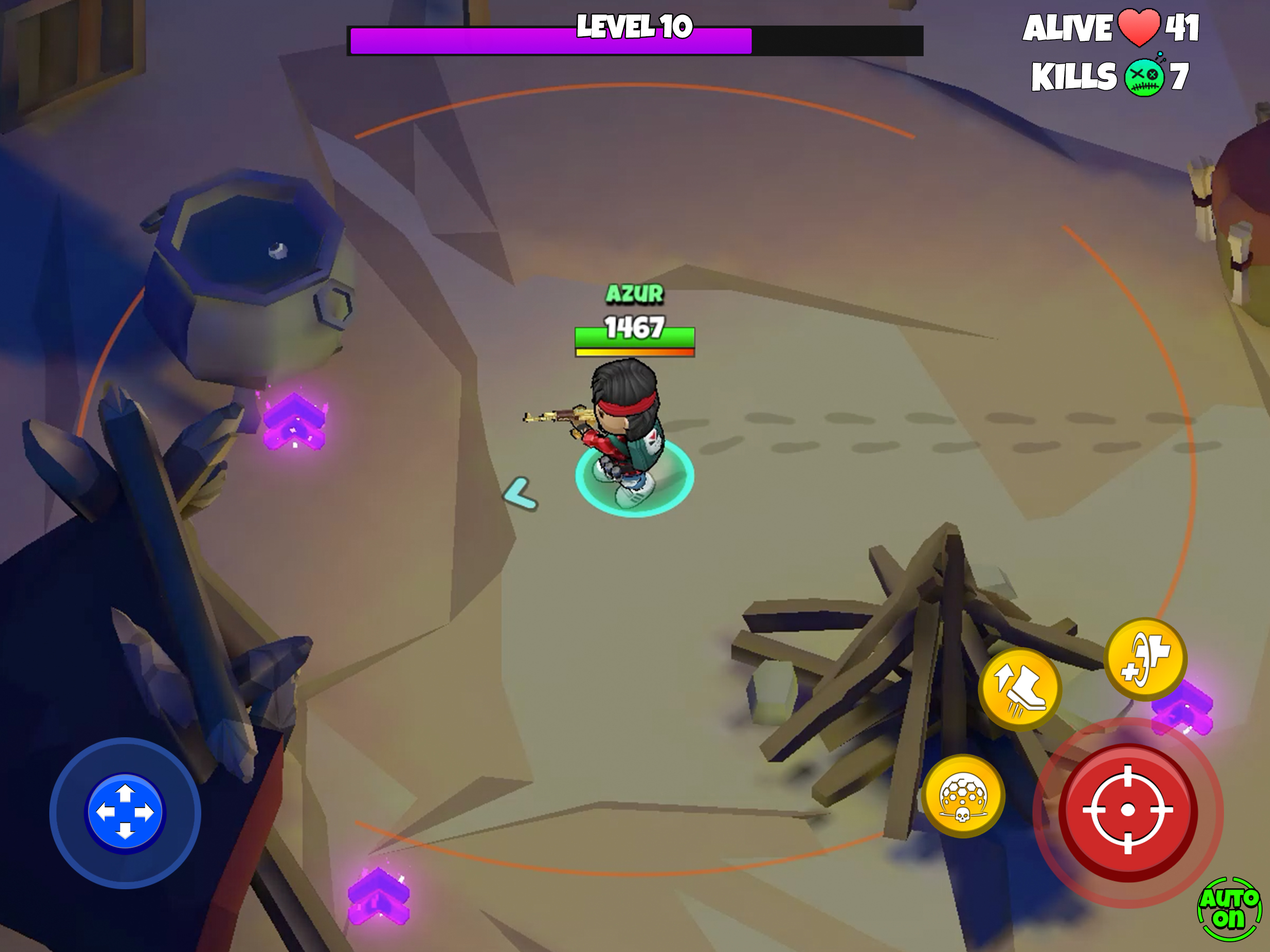Tap the red crosshair fire button
This screenshot has width=1270, height=952.
point(1128,810)
